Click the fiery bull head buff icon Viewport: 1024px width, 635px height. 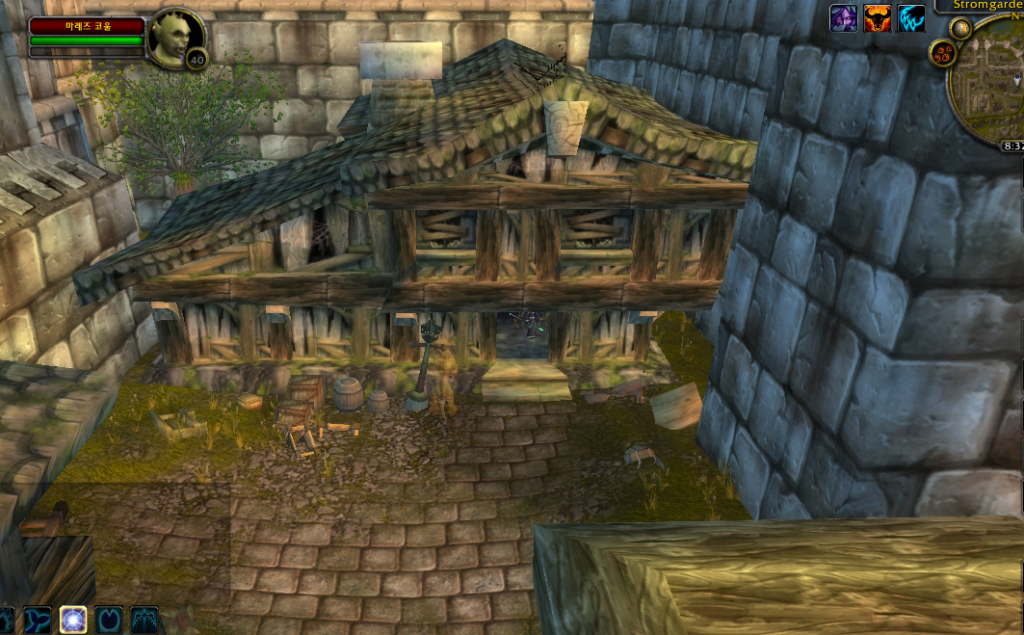pyautogui.click(x=877, y=18)
